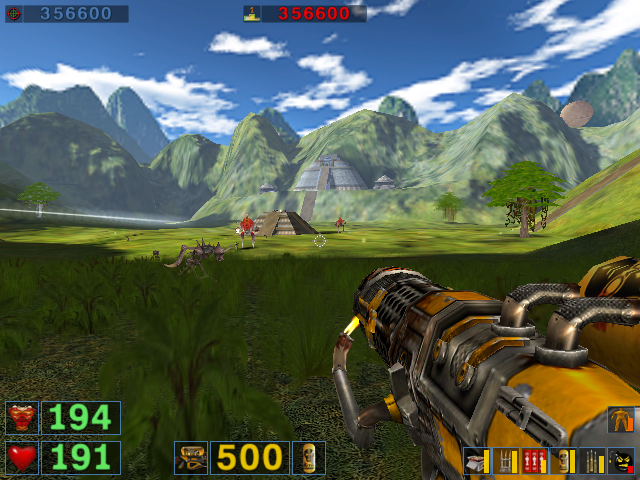Select the shotgun shells box ammo slot
640x480 pixels.
click(476, 460)
